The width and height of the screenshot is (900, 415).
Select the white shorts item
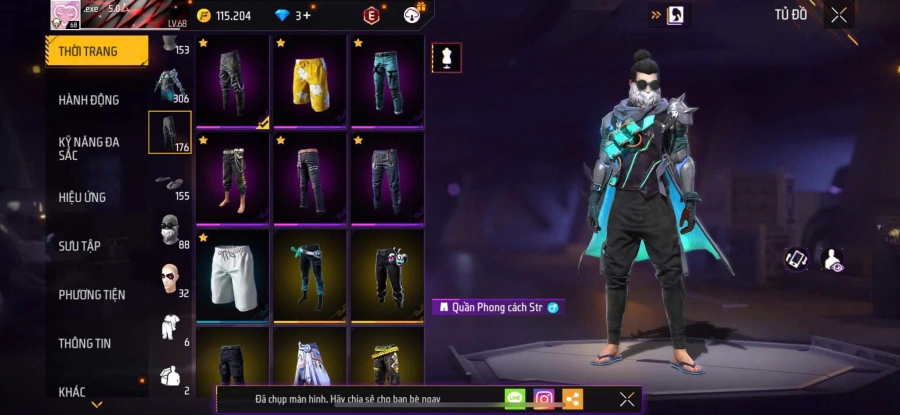[x=233, y=276]
